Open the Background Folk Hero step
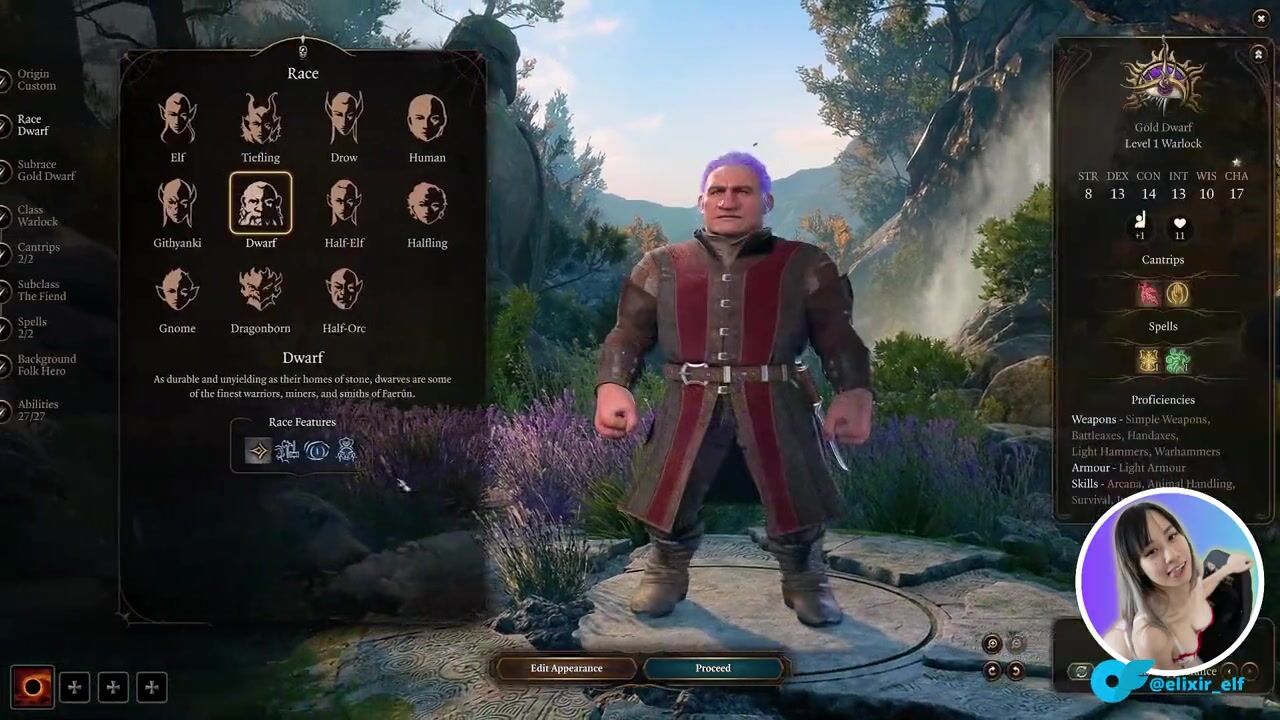Viewport: 1280px width, 720px height. 46,365
